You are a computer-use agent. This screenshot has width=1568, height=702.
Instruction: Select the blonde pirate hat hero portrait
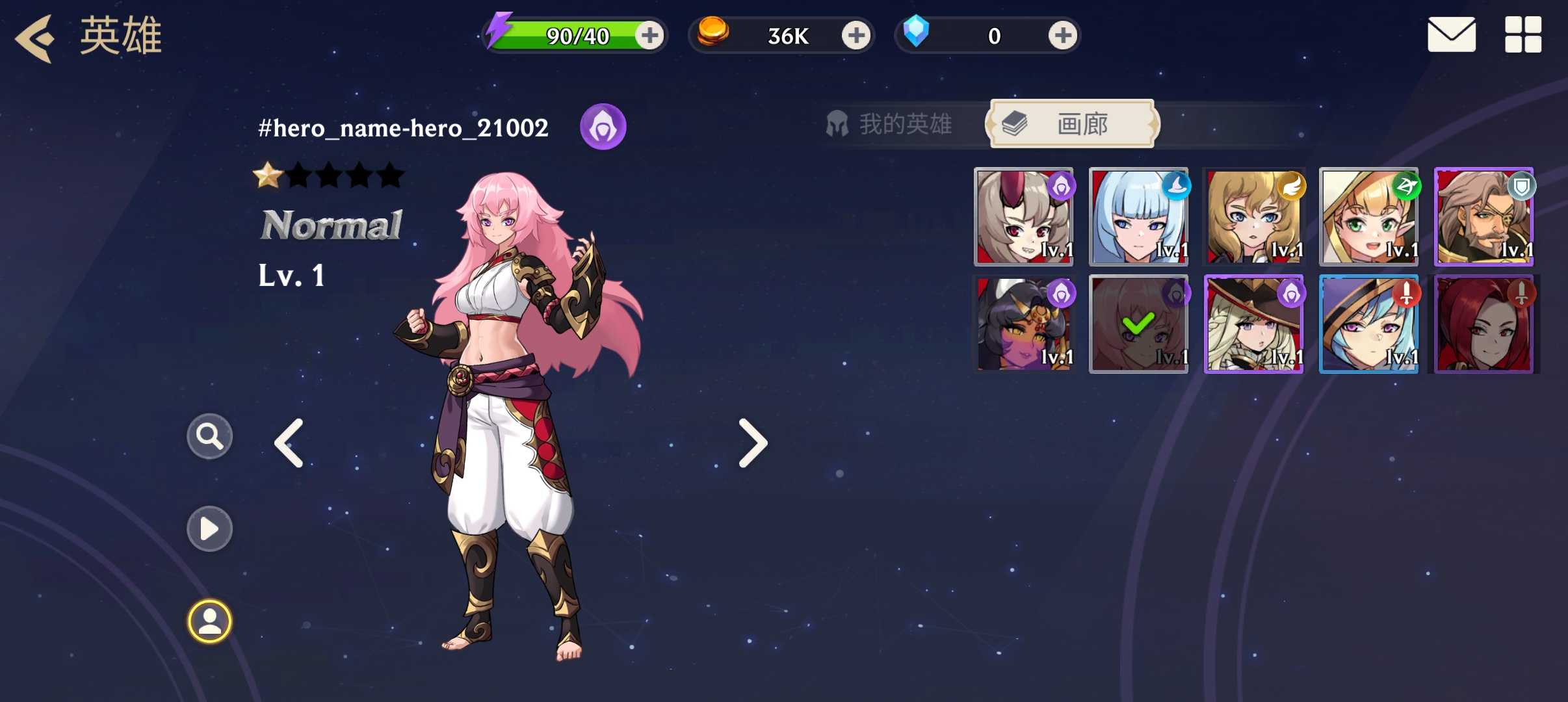(1253, 324)
